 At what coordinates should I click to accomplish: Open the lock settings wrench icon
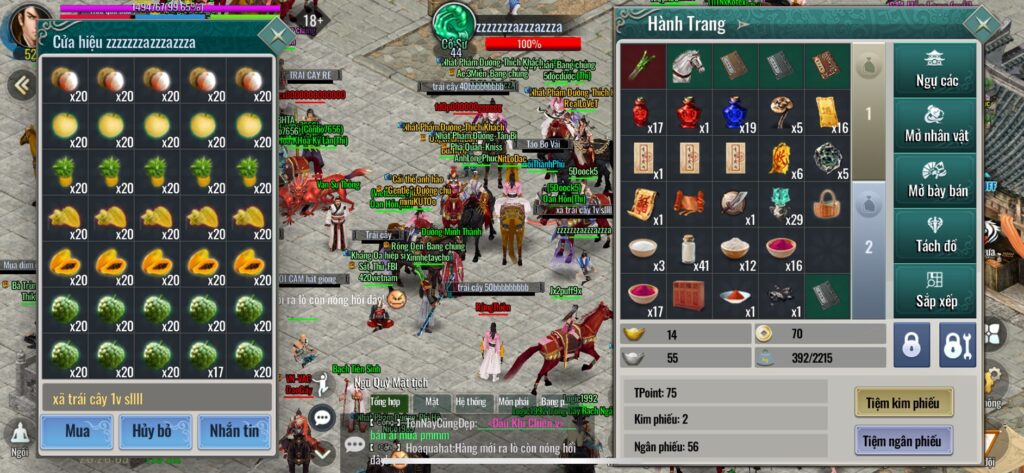[x=957, y=344]
